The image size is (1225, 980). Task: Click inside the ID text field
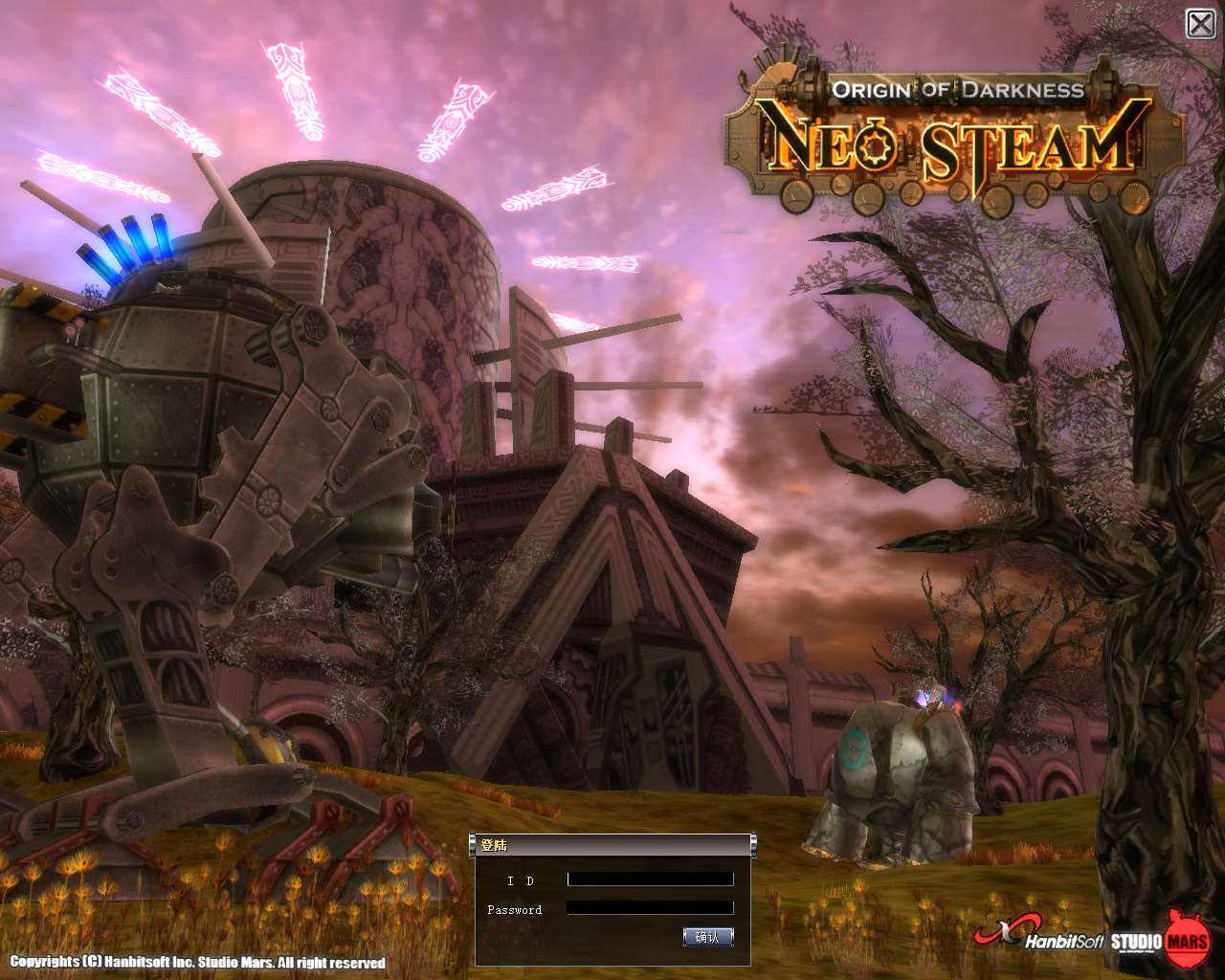point(649,879)
